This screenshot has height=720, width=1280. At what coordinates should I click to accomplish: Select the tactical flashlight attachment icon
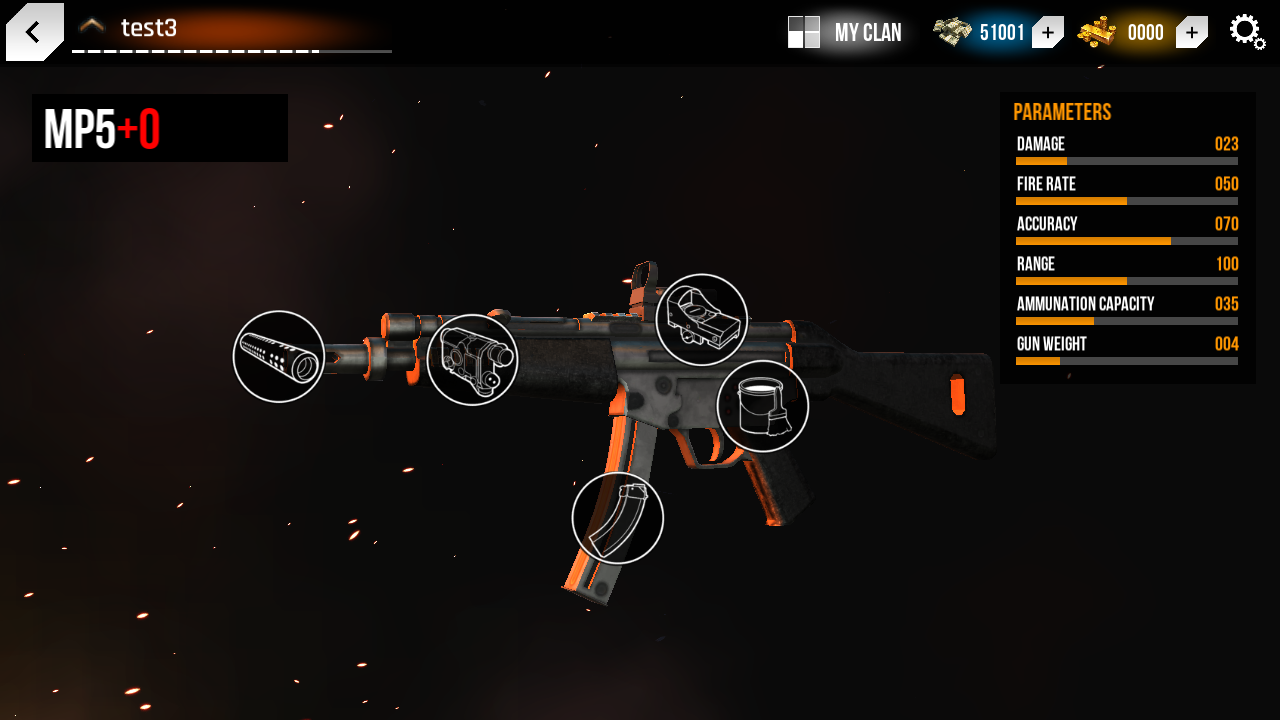(474, 359)
